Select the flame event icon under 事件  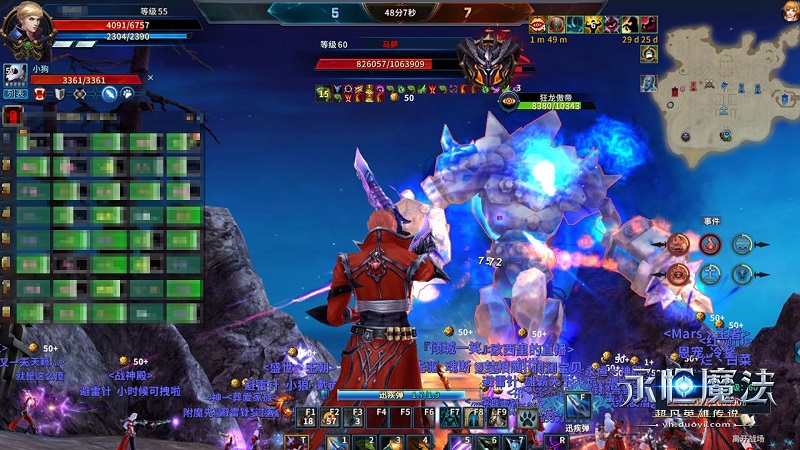click(x=710, y=243)
